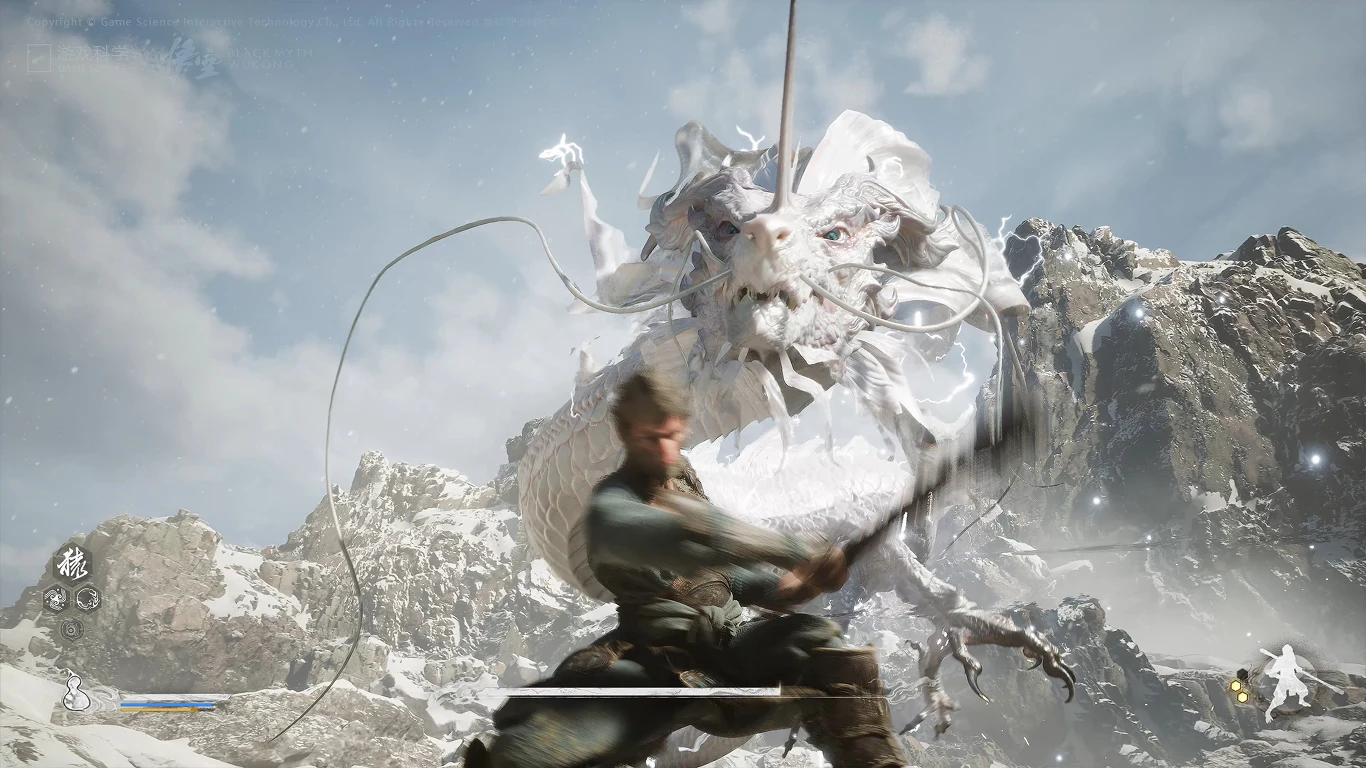The image size is (1366, 768).
Task: Select the transform spell hexagon icon
Action: pyautogui.click(x=72, y=563)
